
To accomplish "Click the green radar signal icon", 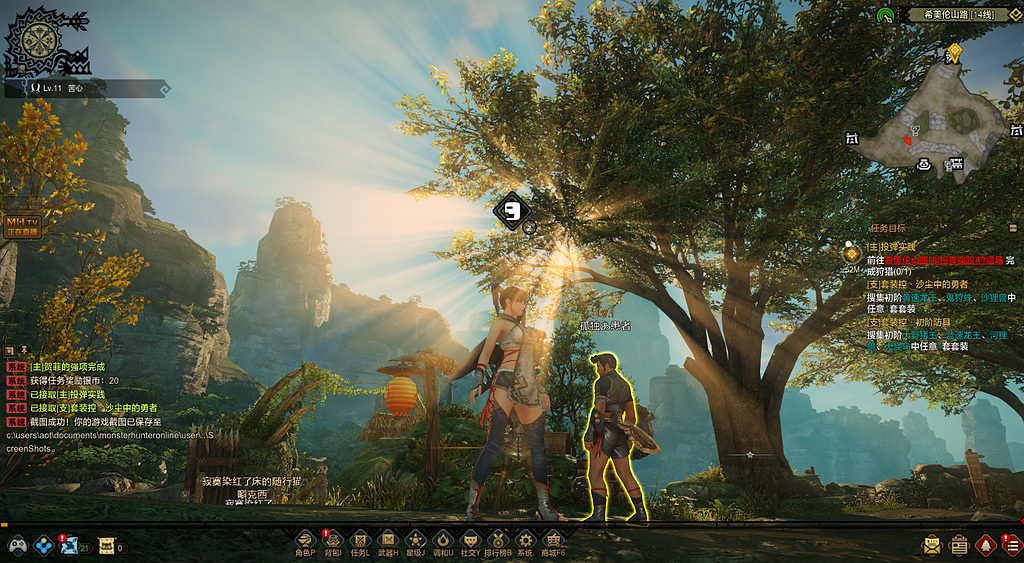I will pos(885,15).
